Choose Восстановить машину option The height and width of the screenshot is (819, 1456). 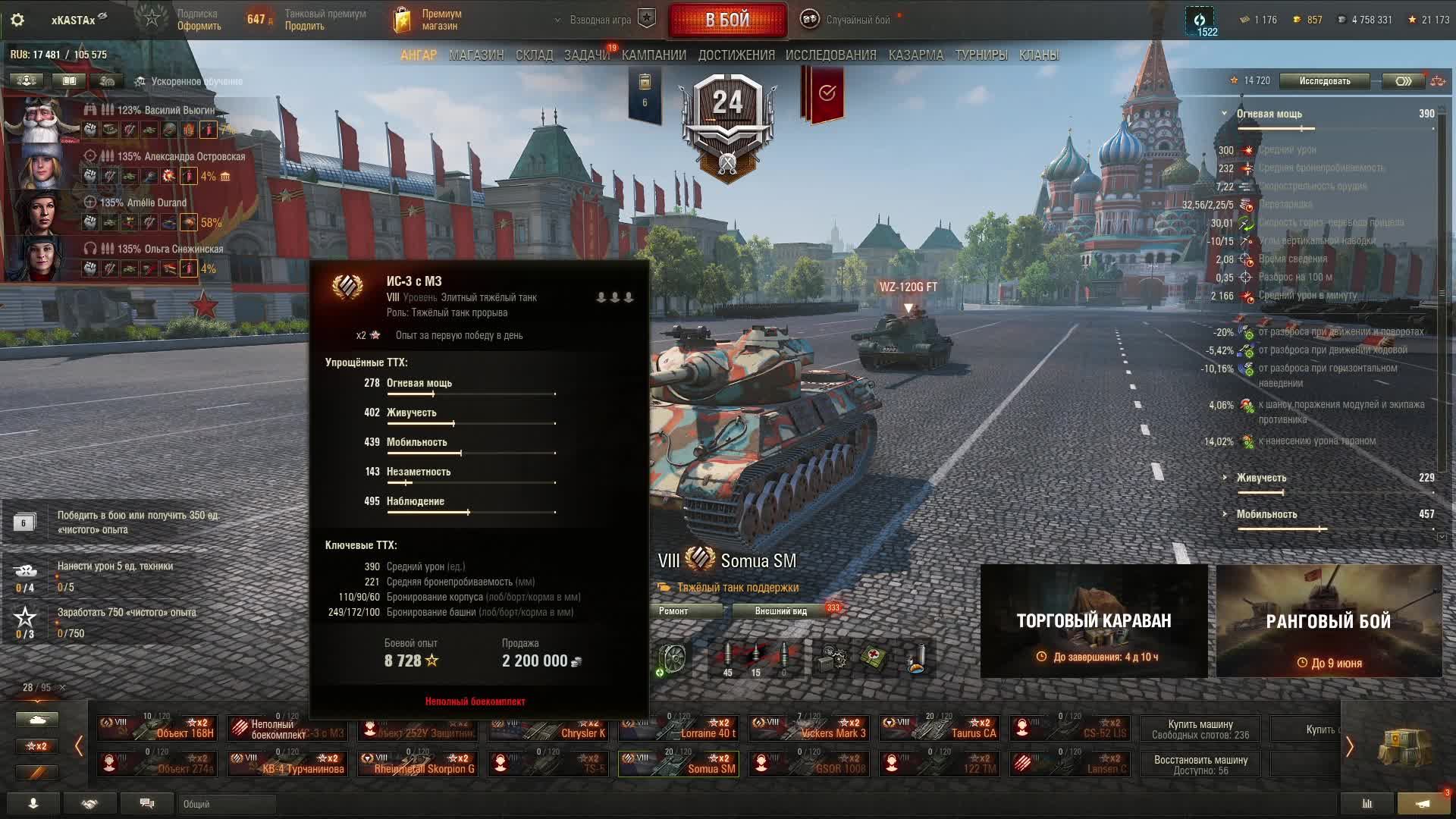coord(1200,764)
